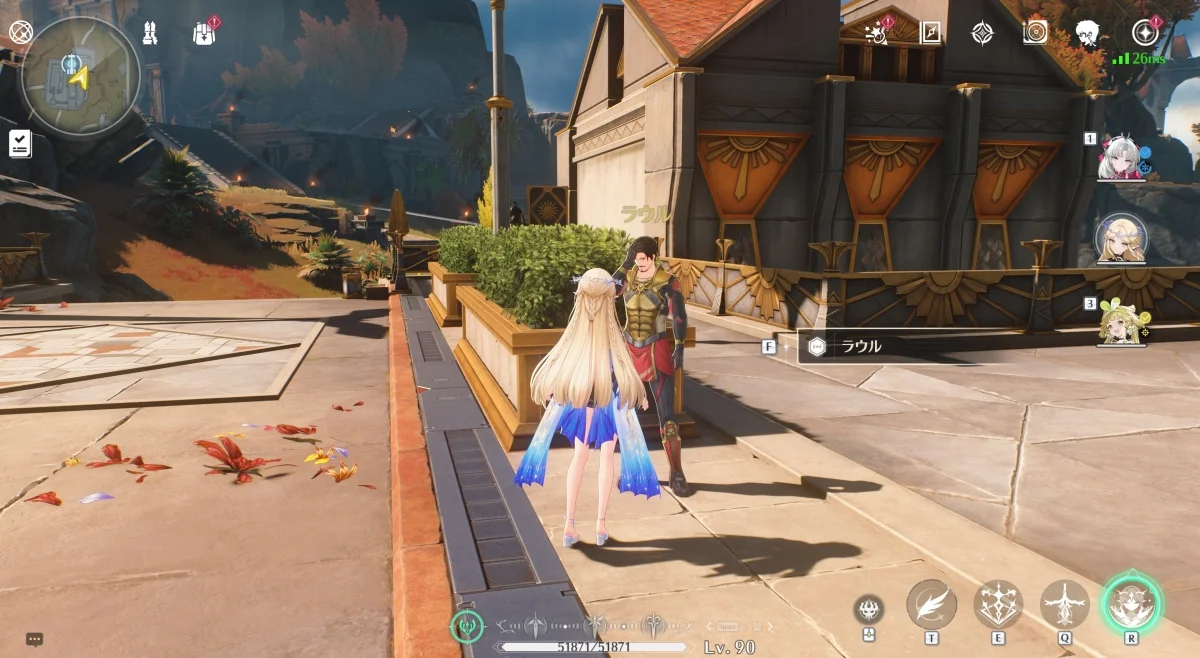Open the backpack icon with red alert
This screenshot has height=658, width=1200.
[205, 33]
